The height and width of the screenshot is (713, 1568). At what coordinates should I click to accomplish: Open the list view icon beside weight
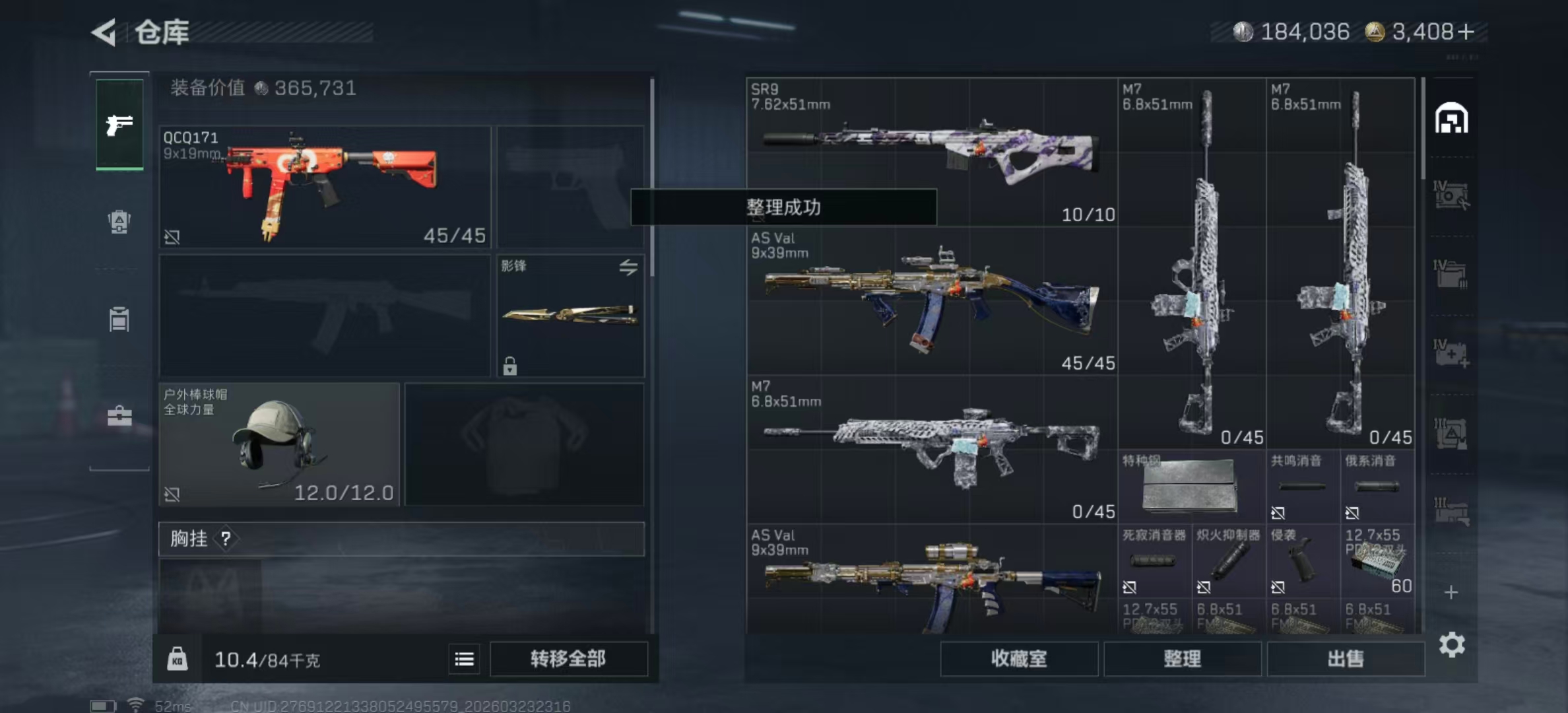(464, 659)
